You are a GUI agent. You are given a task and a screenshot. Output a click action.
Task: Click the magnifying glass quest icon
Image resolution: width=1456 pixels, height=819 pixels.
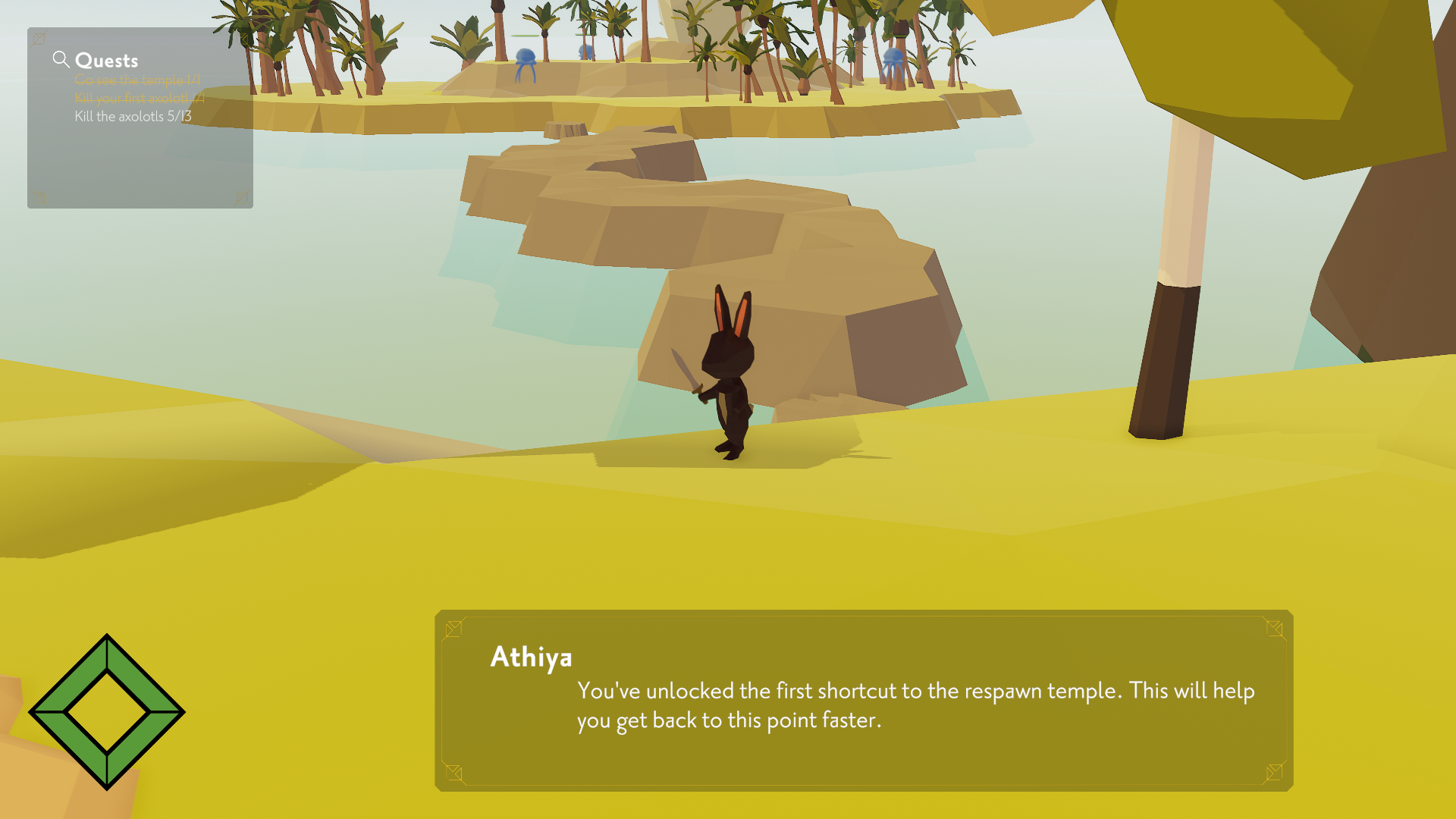[x=61, y=59]
